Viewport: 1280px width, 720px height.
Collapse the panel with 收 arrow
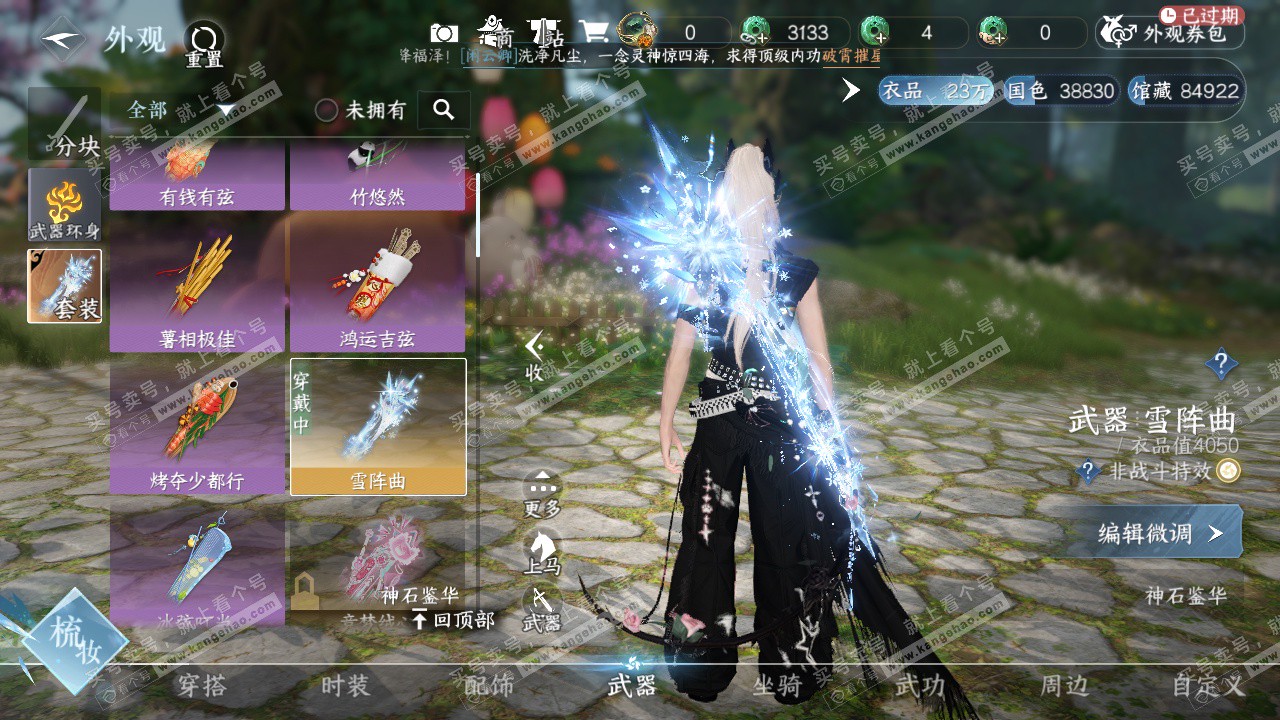[x=535, y=355]
